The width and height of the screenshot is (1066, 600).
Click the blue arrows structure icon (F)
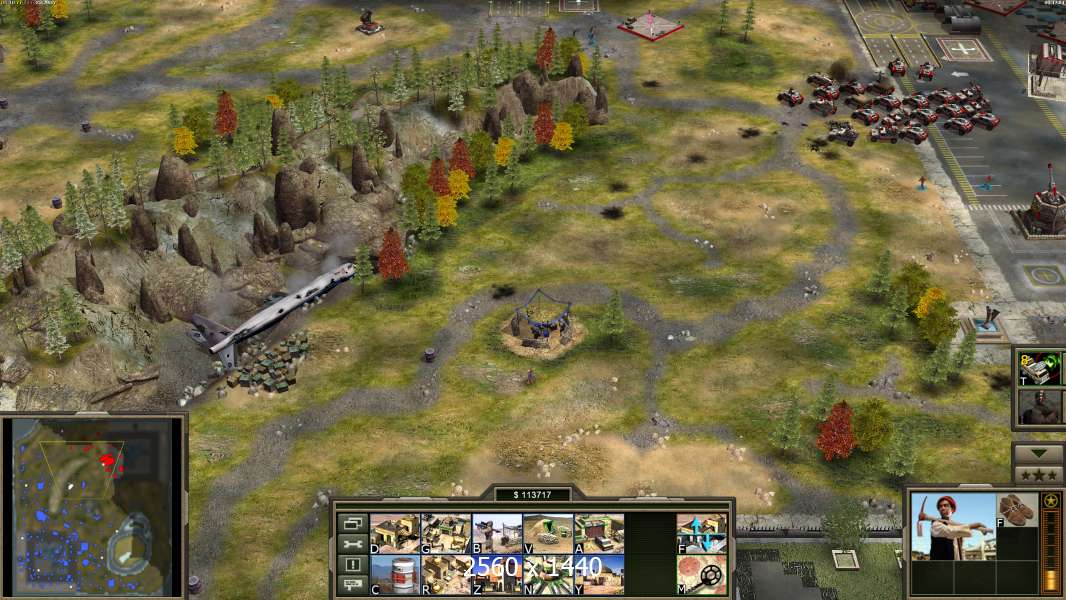click(x=701, y=533)
